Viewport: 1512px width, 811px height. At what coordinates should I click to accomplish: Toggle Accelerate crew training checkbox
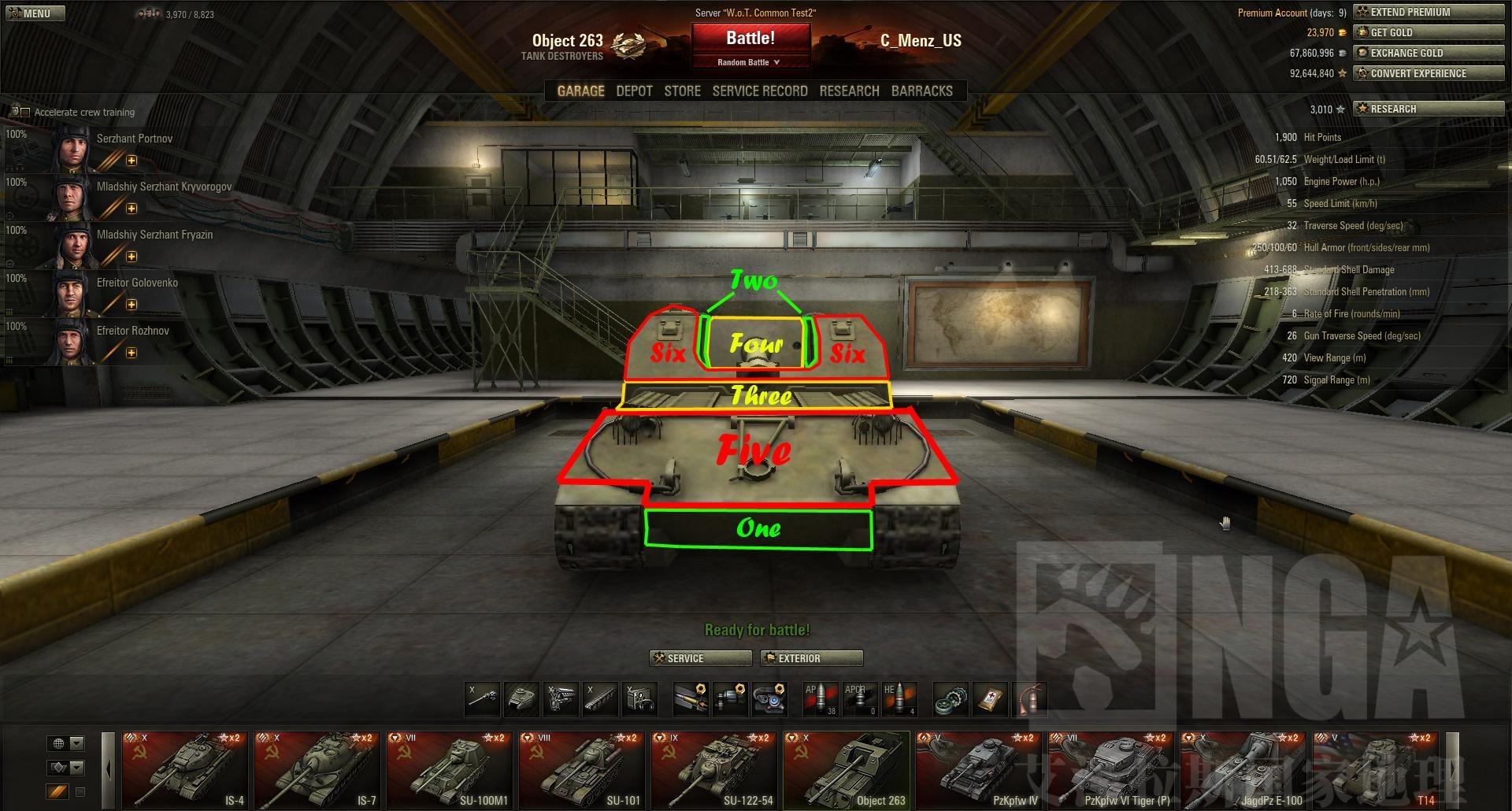[x=26, y=113]
